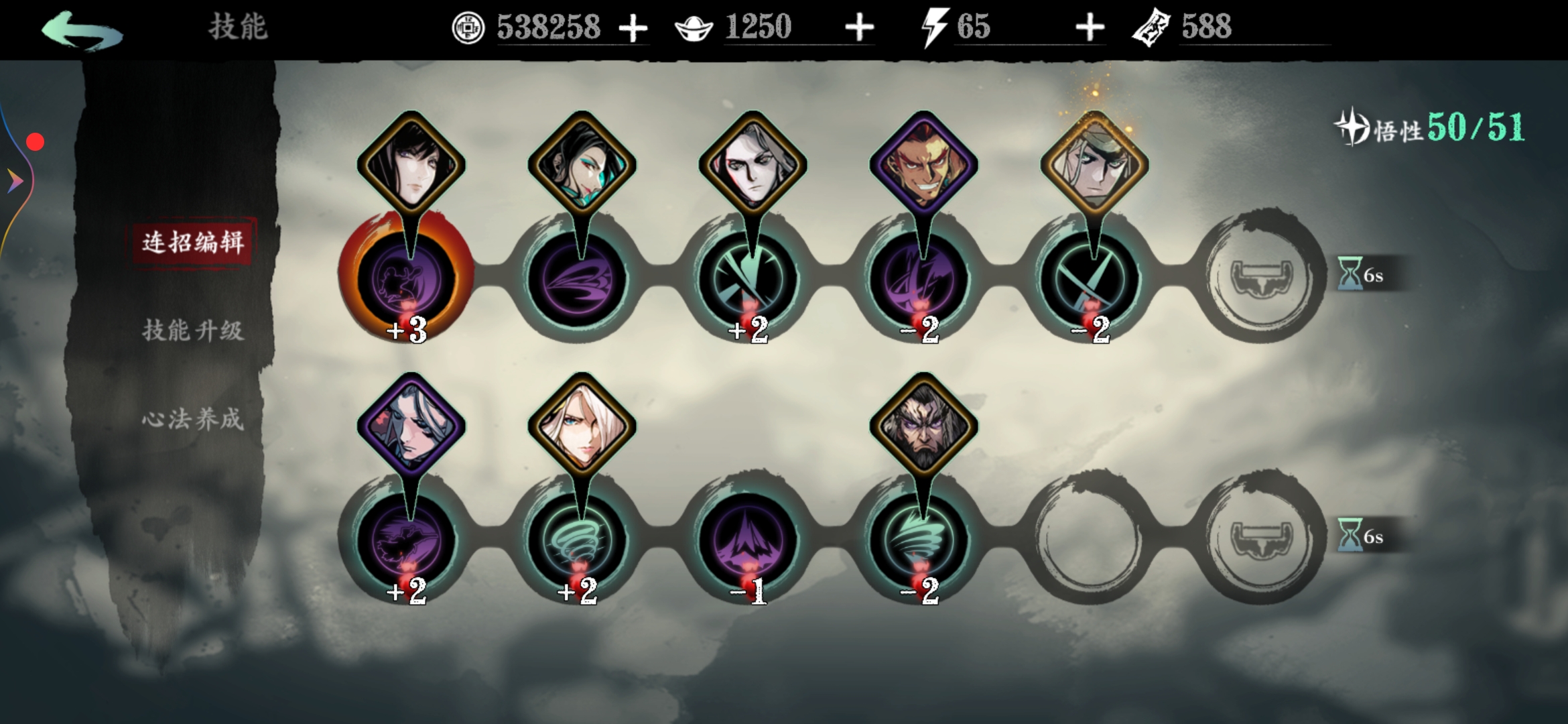
Task: Open the 技能升级 tab
Action: (193, 330)
